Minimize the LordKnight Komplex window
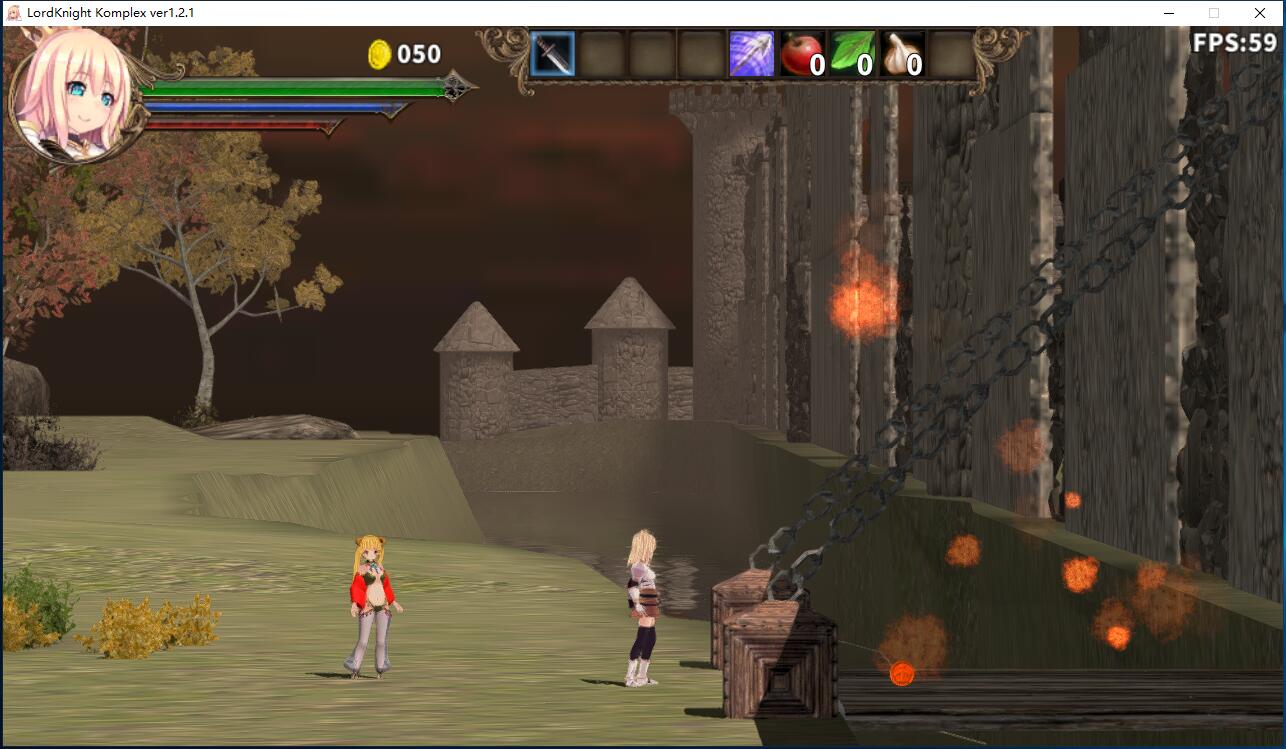The height and width of the screenshot is (749, 1286). click(x=1168, y=13)
